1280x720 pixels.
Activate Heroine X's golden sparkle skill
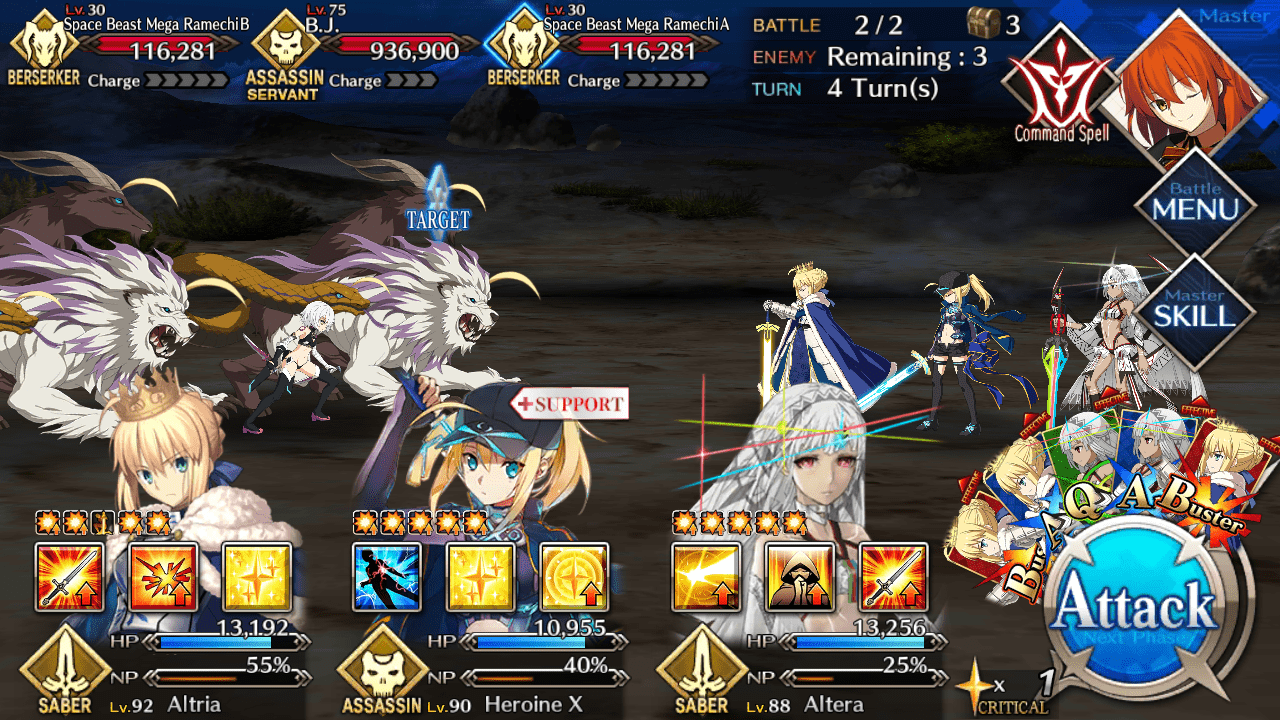(x=481, y=577)
